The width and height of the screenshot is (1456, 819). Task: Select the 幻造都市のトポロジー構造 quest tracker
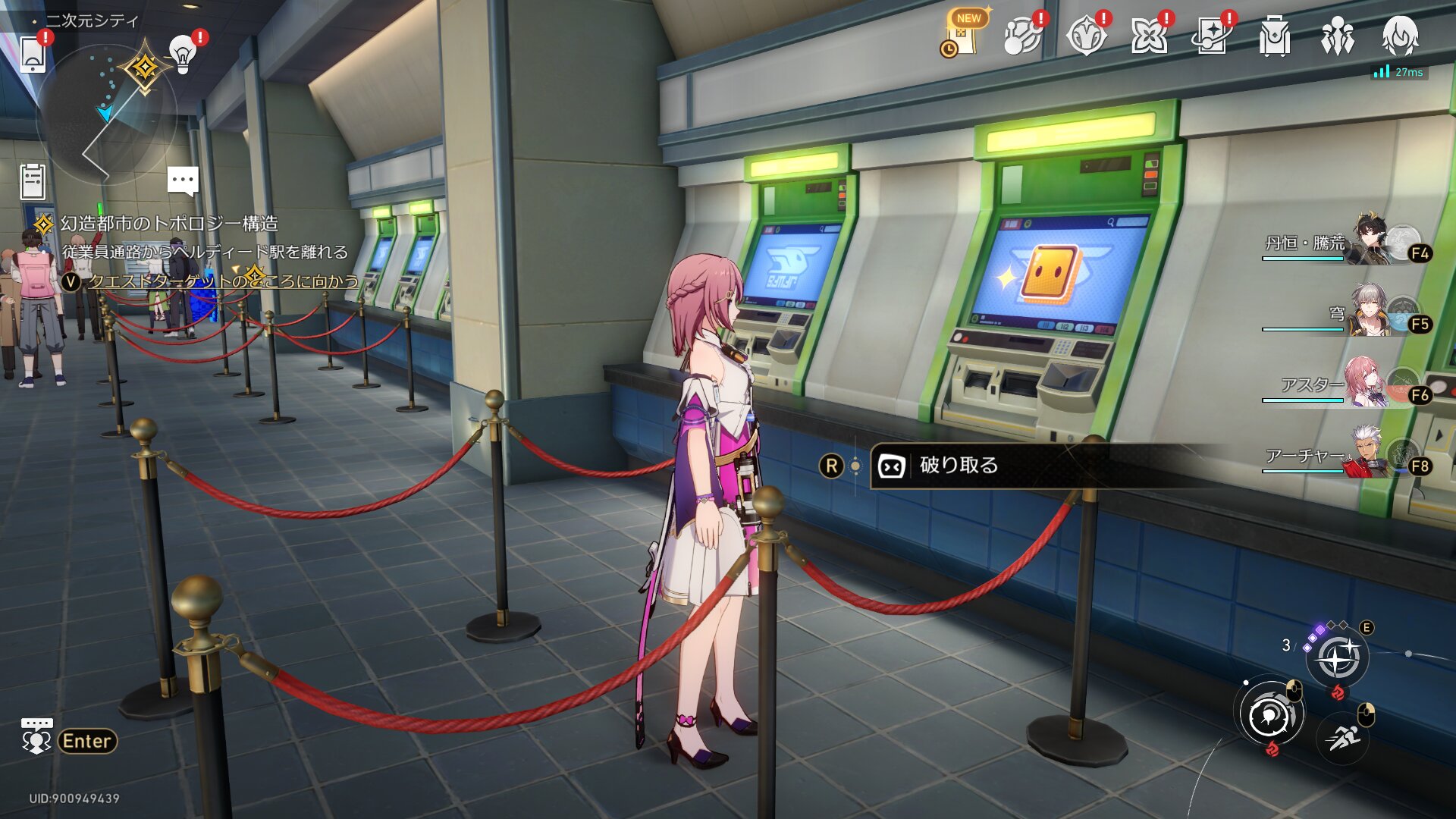[168, 224]
